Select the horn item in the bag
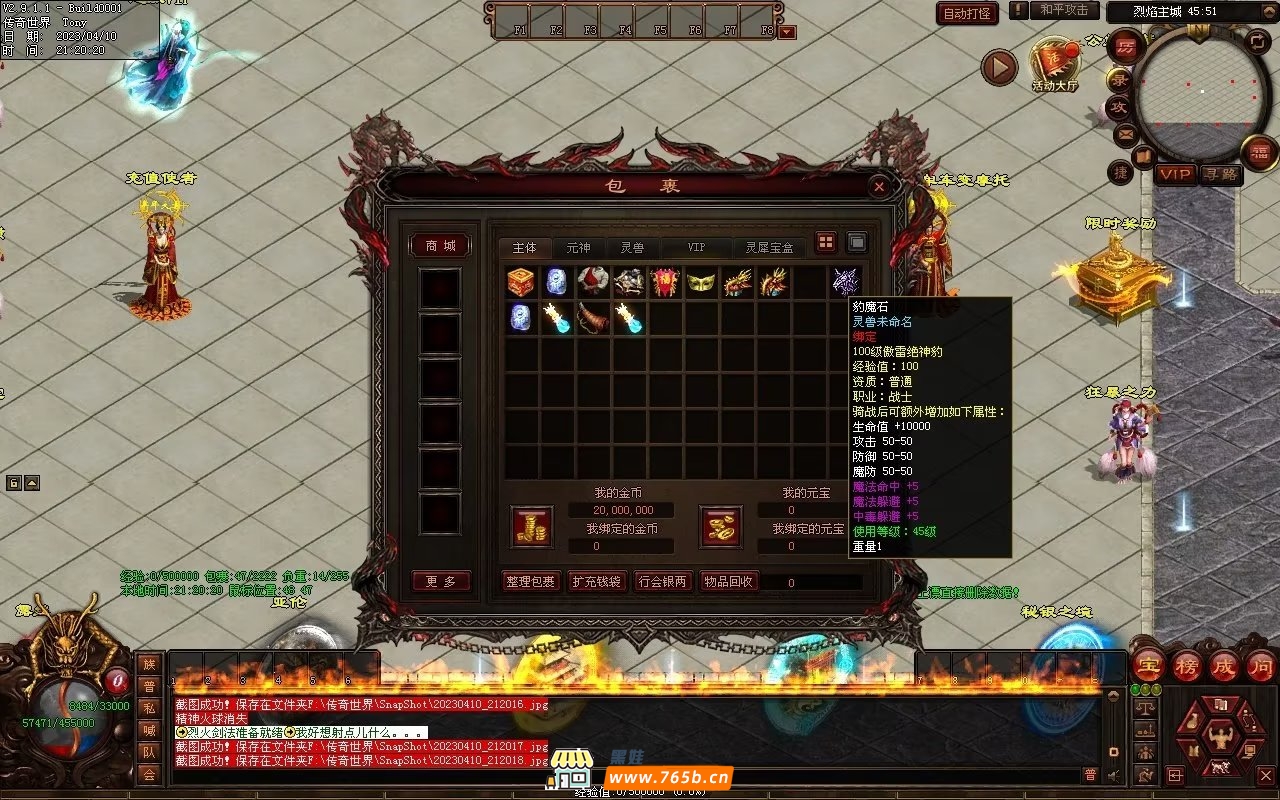Screen dimensions: 1280x800 593,318
